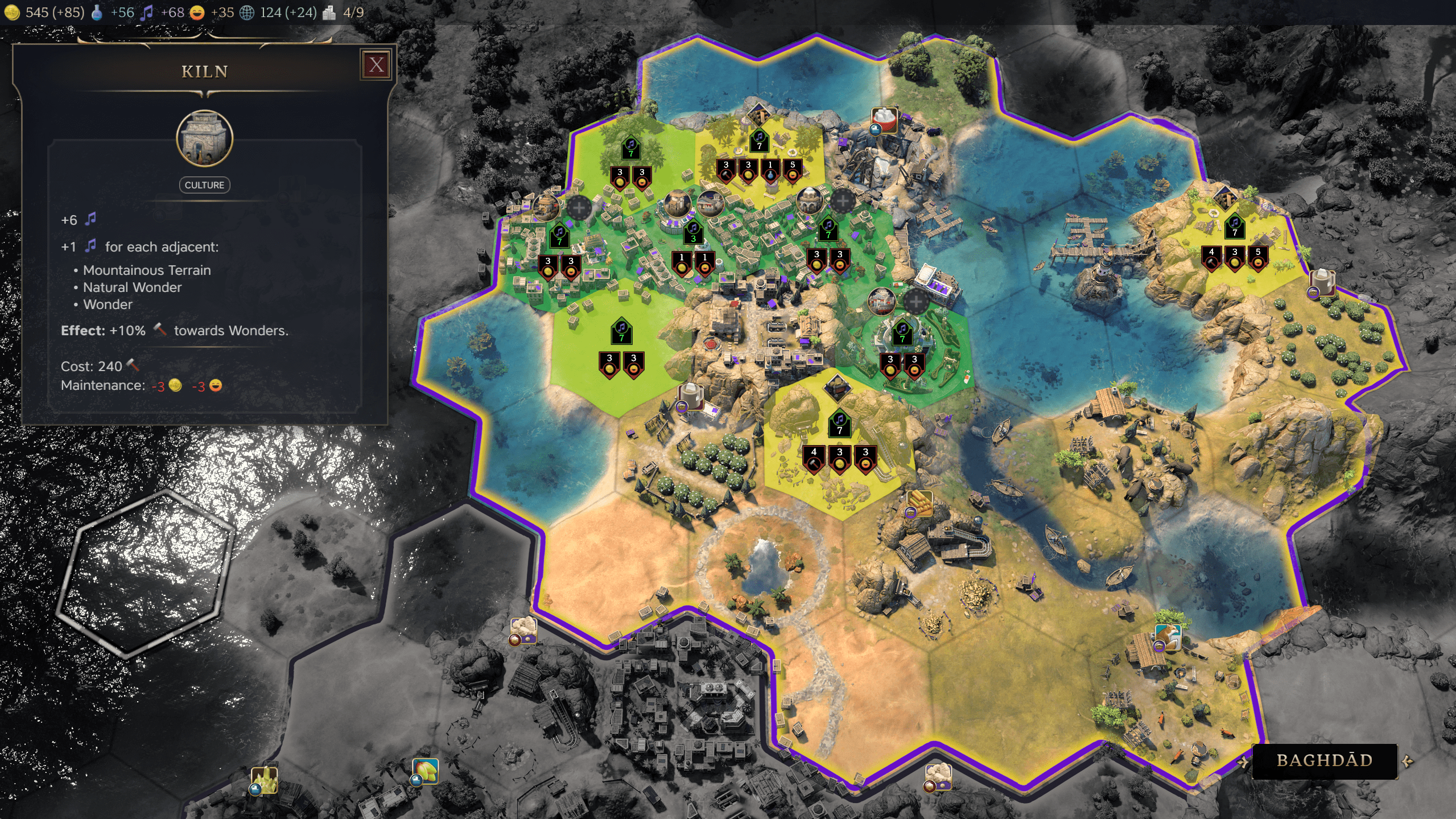Click the influence globe icon in the top bar

tap(247, 13)
